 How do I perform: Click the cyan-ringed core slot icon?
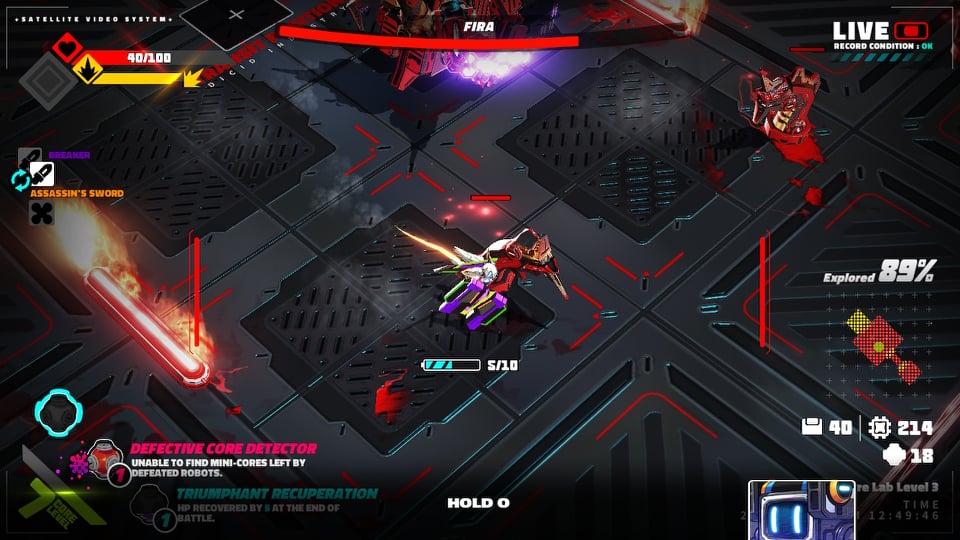(56, 410)
